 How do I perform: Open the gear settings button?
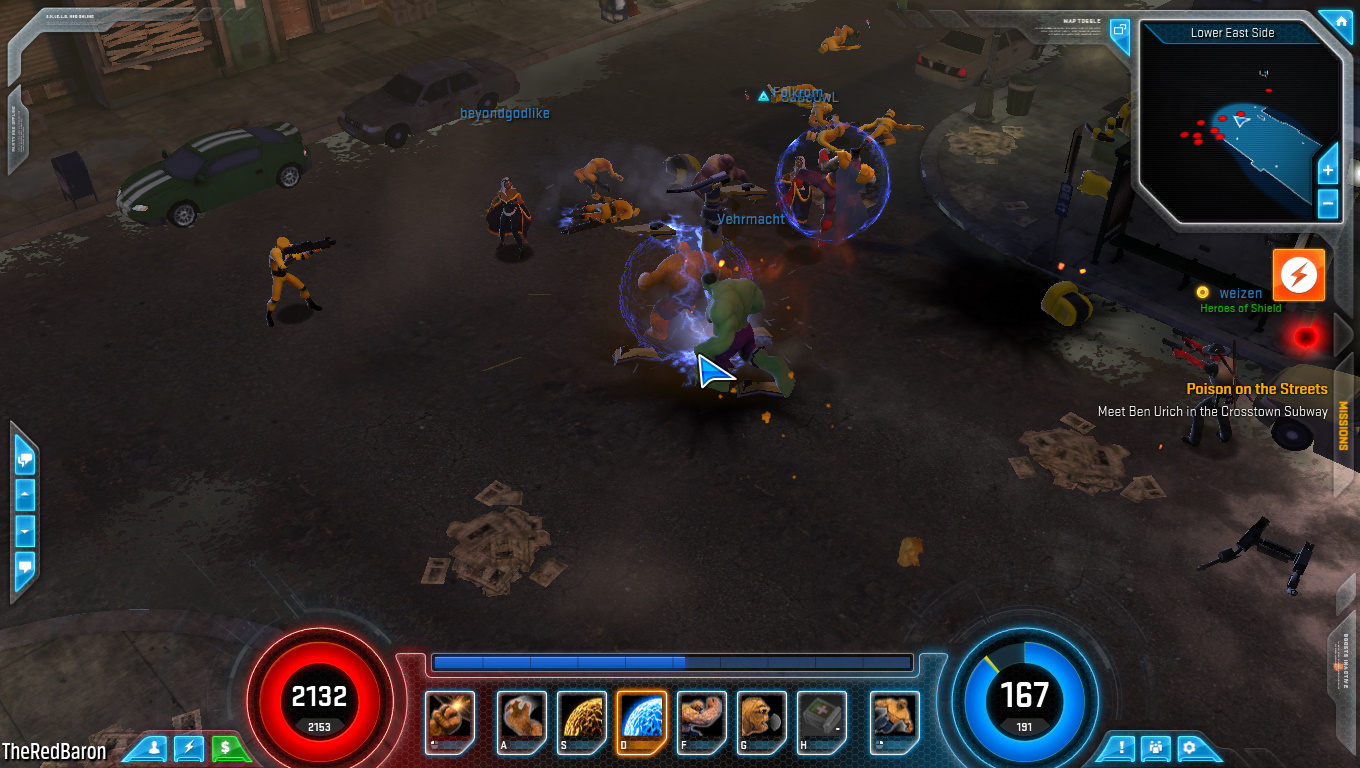1189,747
